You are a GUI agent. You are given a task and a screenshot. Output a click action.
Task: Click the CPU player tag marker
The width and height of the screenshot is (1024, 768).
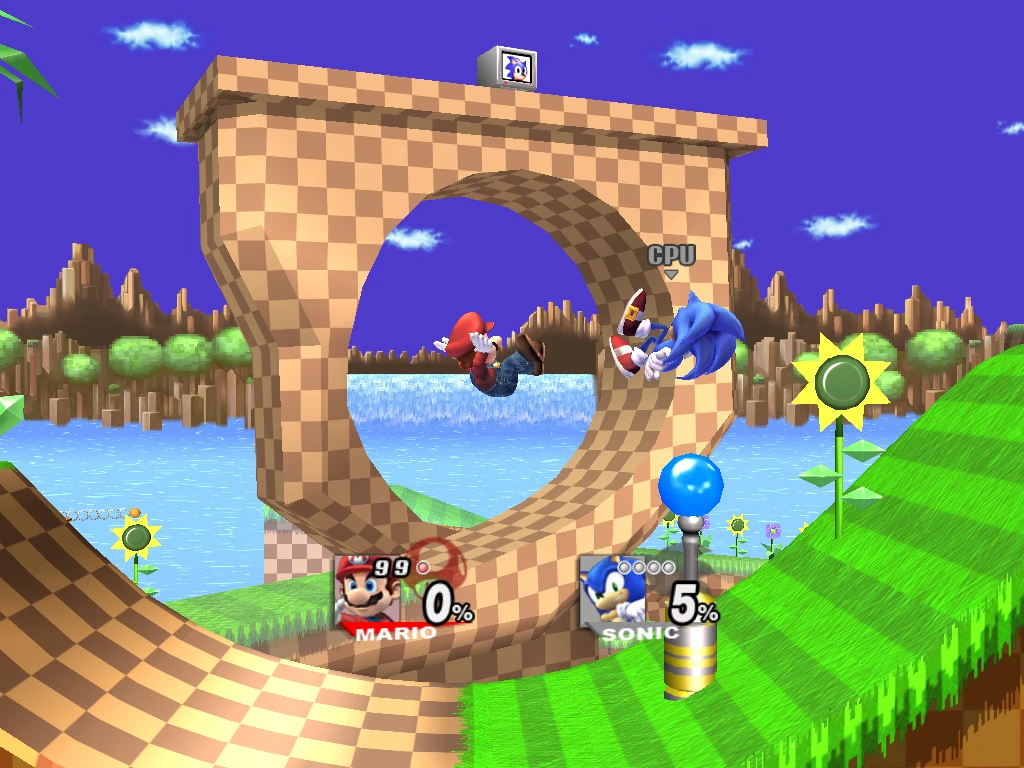coord(671,257)
